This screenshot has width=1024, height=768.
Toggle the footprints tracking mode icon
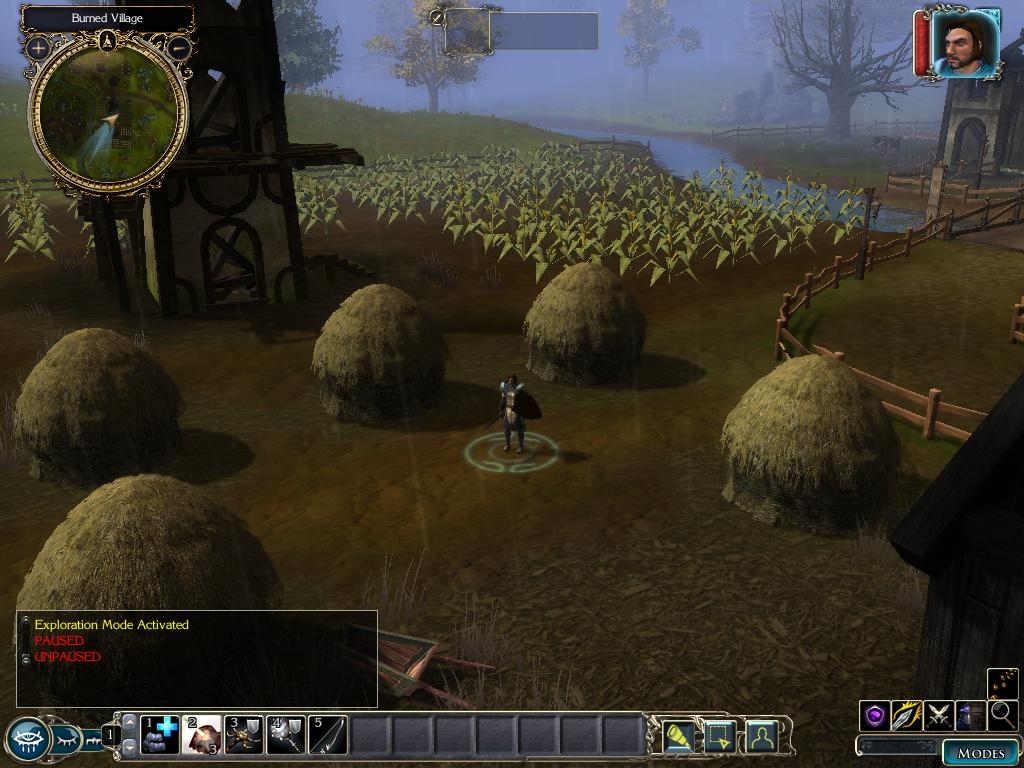click(x=1003, y=683)
